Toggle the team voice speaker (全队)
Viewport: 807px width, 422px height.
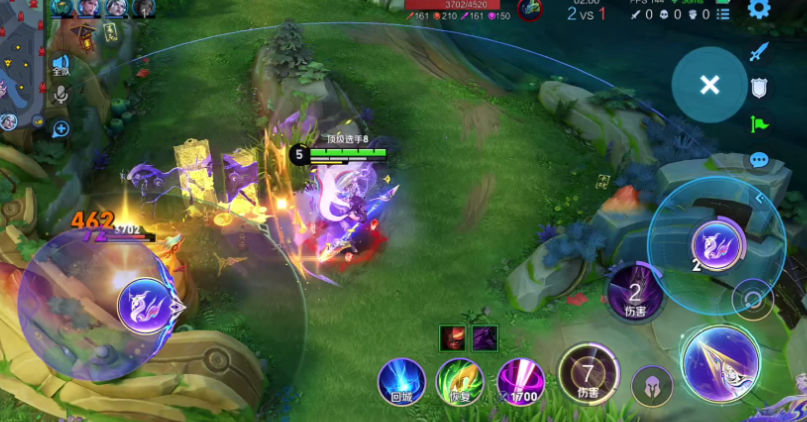tap(61, 66)
